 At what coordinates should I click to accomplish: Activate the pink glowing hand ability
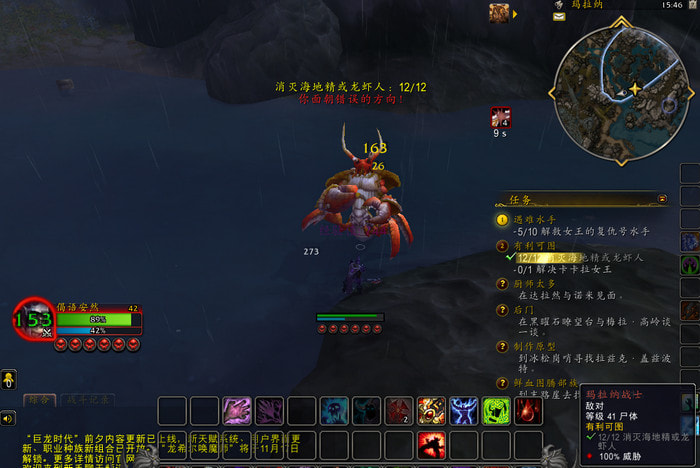coord(237,411)
